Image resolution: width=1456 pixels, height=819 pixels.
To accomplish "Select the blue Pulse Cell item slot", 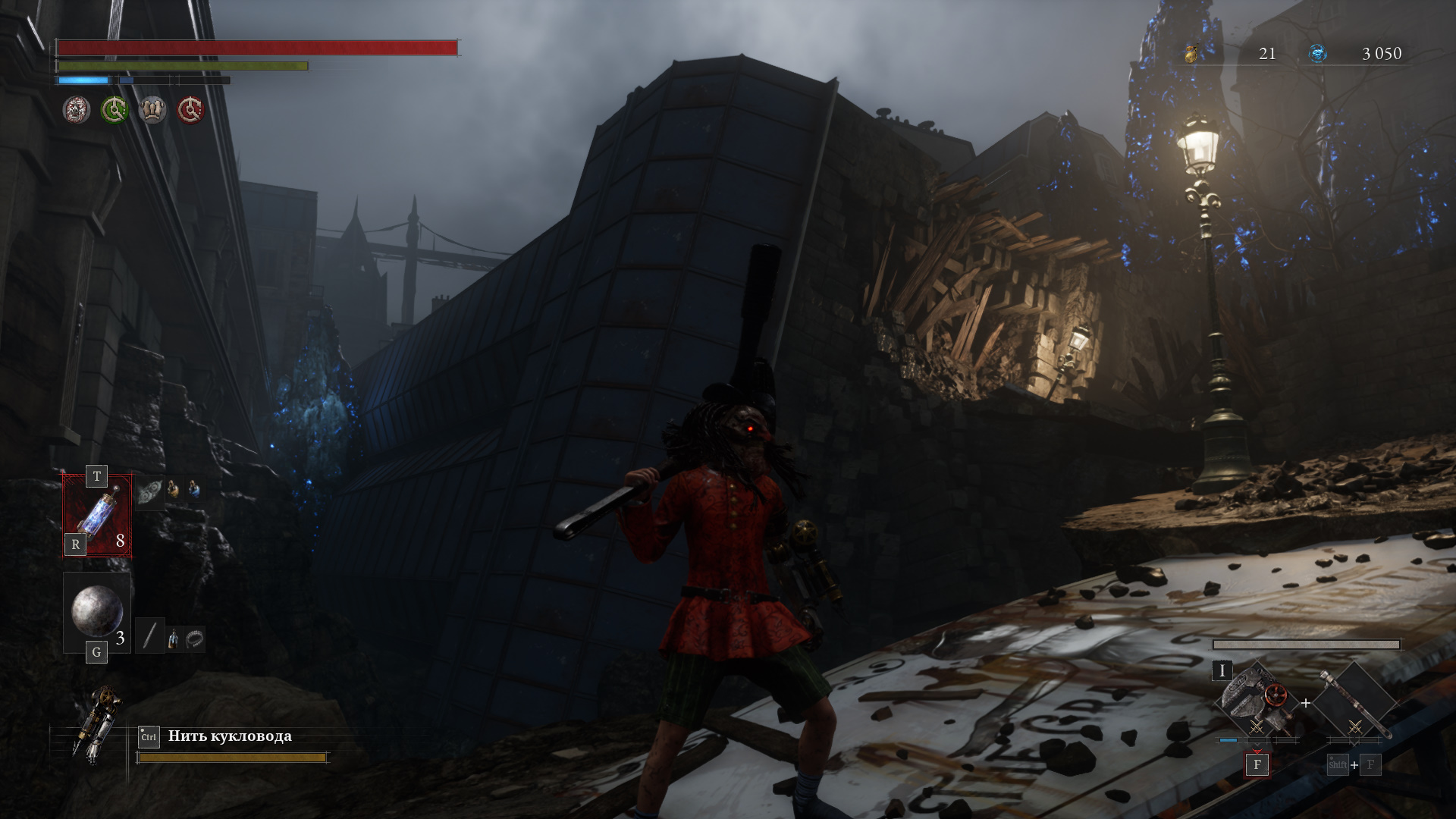I will coord(98,516).
